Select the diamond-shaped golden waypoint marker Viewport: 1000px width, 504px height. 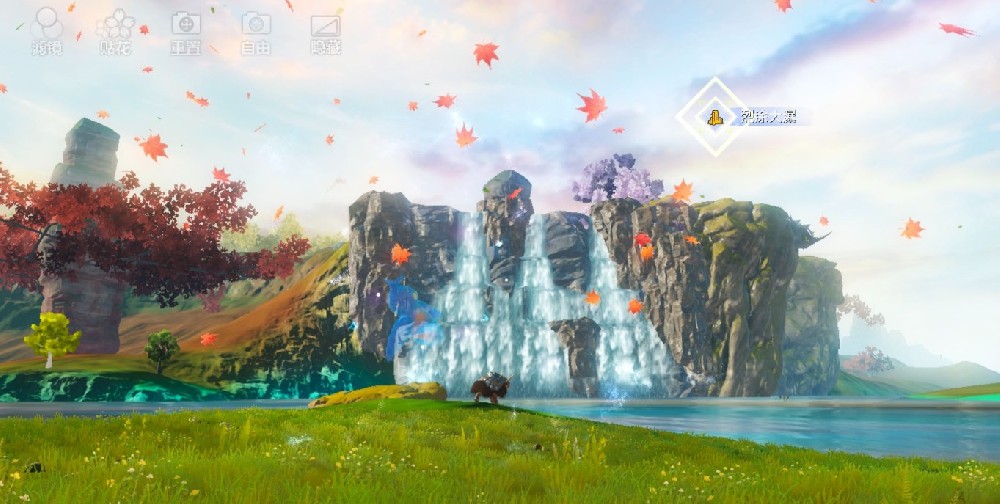coord(714,117)
